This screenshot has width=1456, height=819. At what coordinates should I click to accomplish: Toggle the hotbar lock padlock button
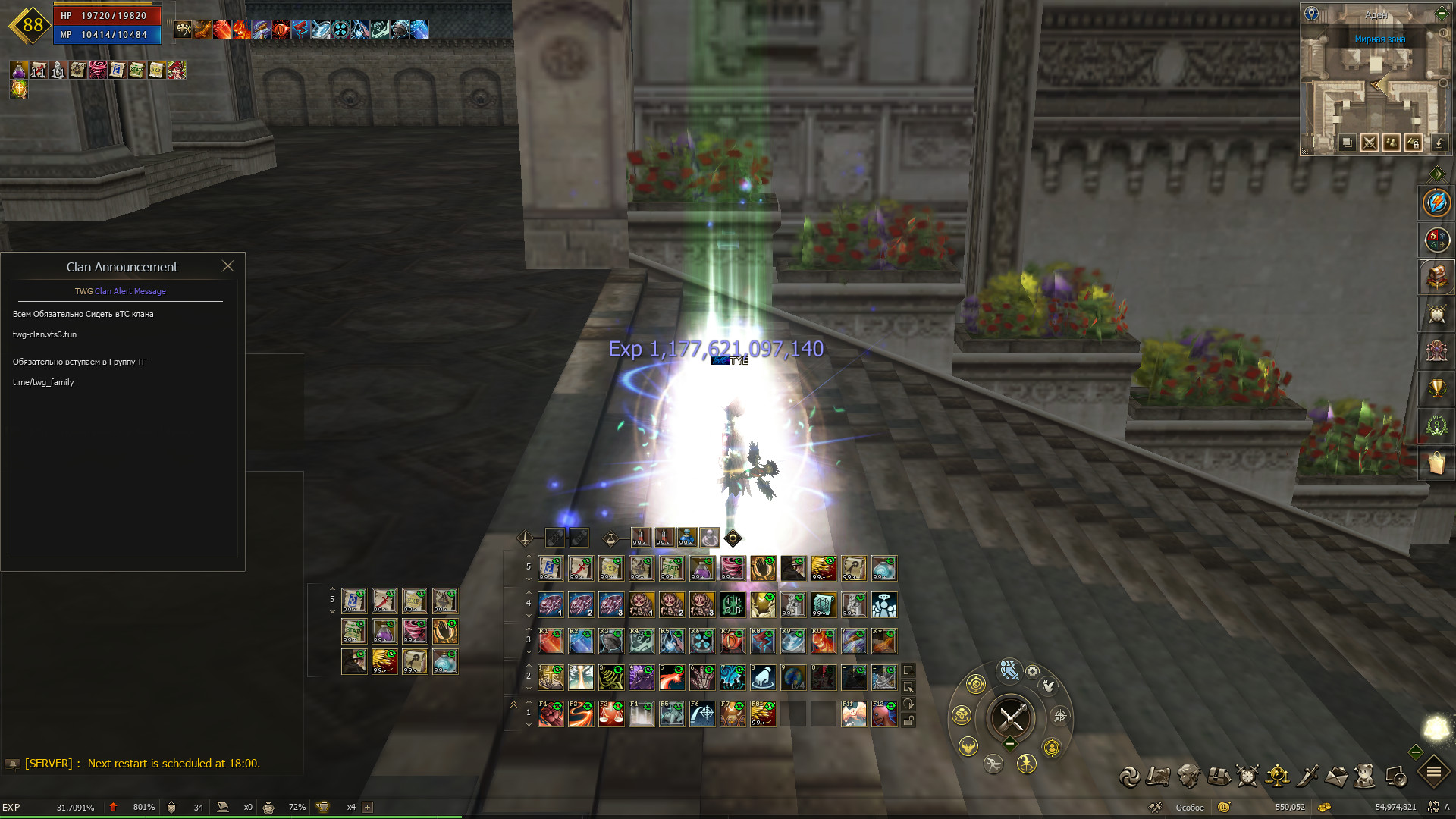tap(908, 721)
